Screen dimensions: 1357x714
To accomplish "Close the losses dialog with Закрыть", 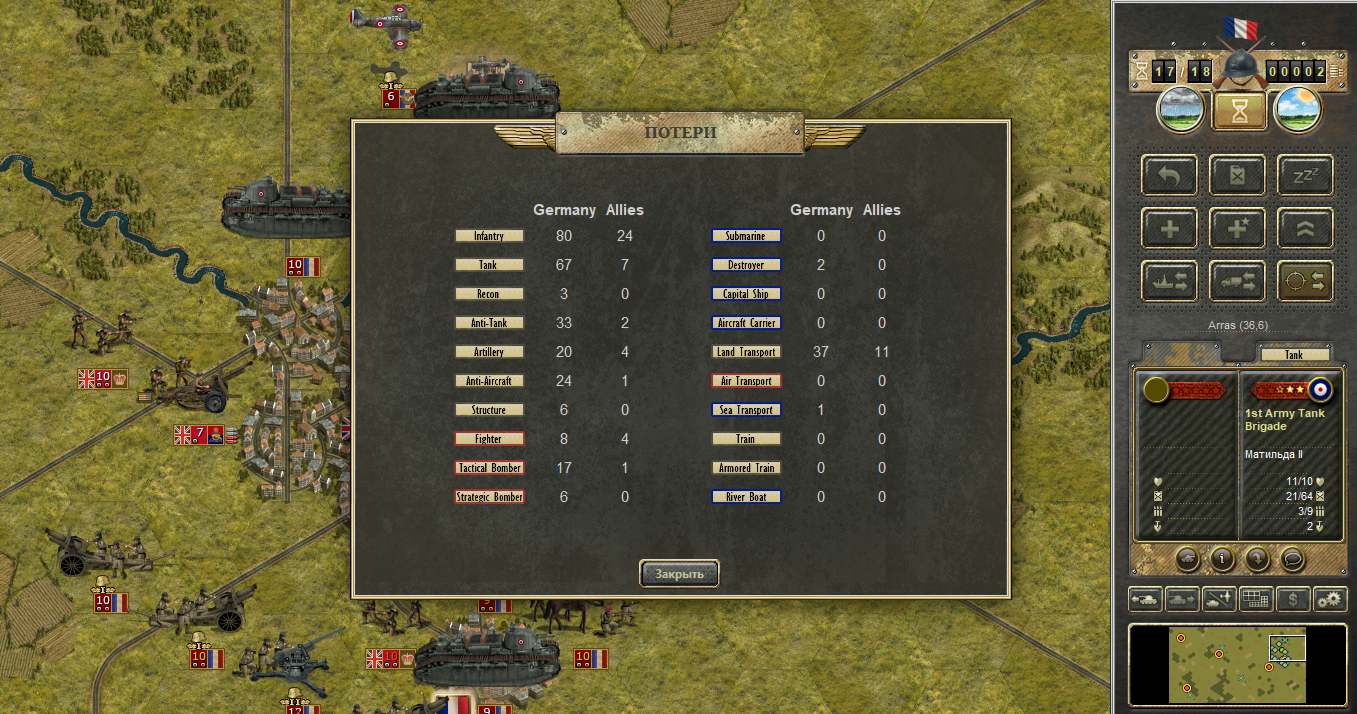I will (x=679, y=573).
